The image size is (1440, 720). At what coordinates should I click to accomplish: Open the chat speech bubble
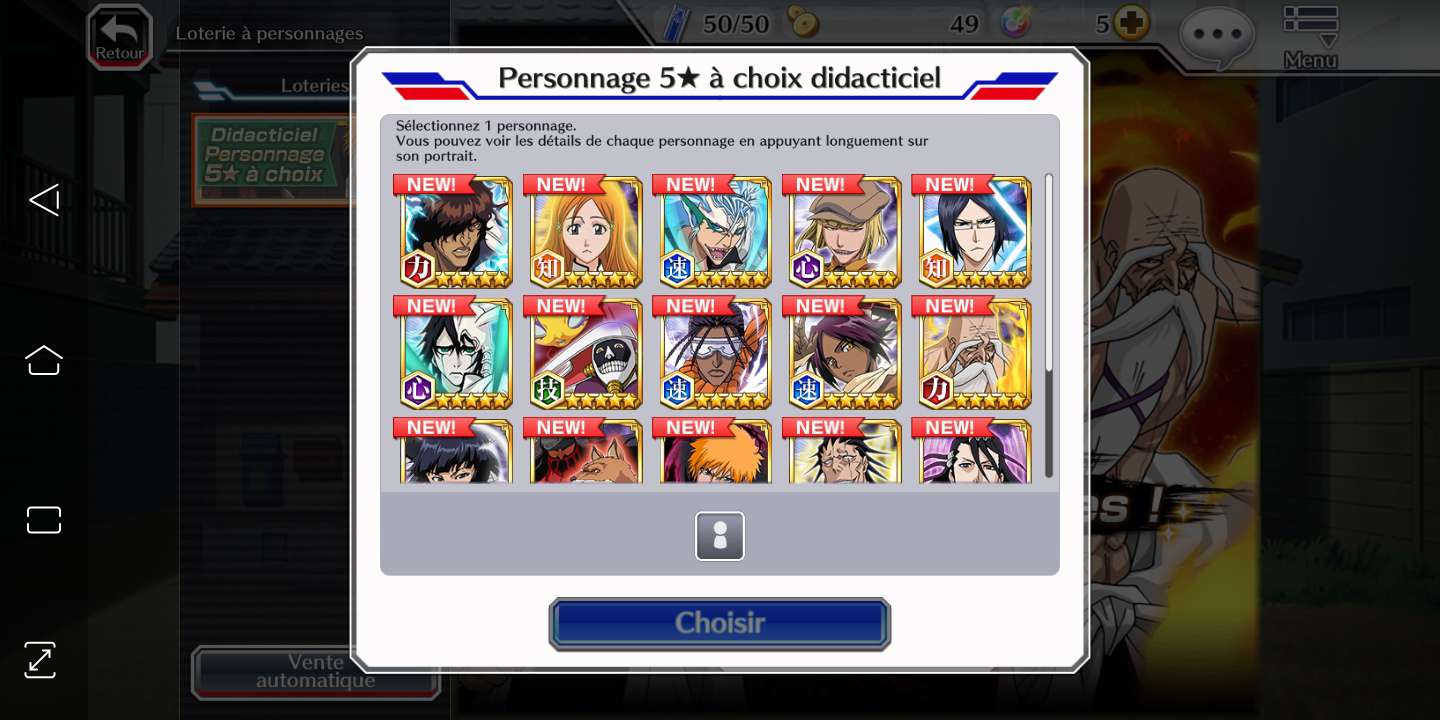(1216, 35)
